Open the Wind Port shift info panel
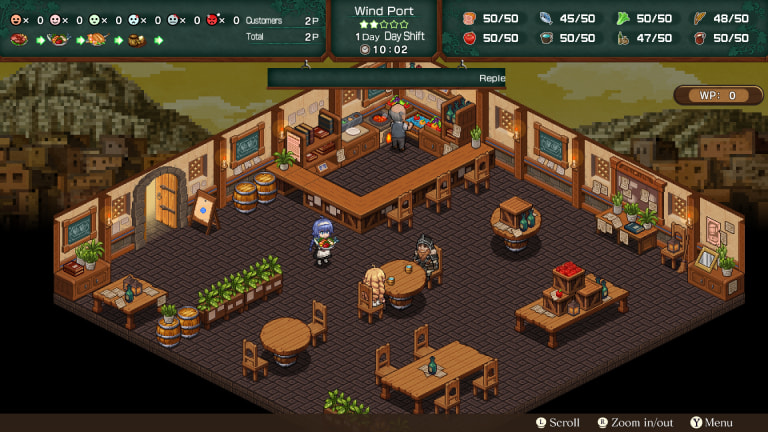The width and height of the screenshot is (768, 432). (384, 30)
